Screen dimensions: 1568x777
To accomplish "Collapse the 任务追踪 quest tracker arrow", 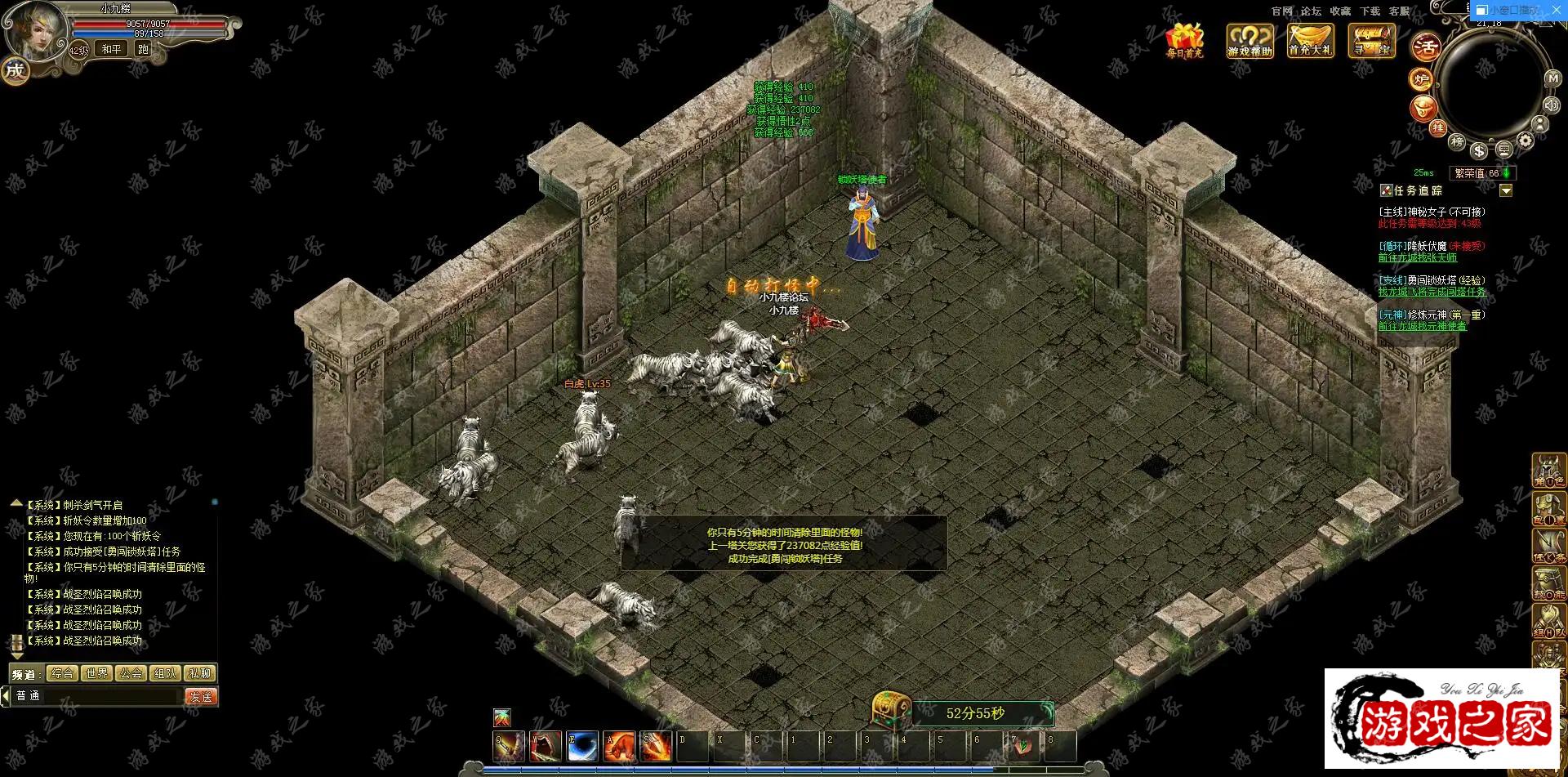I will (x=1506, y=190).
